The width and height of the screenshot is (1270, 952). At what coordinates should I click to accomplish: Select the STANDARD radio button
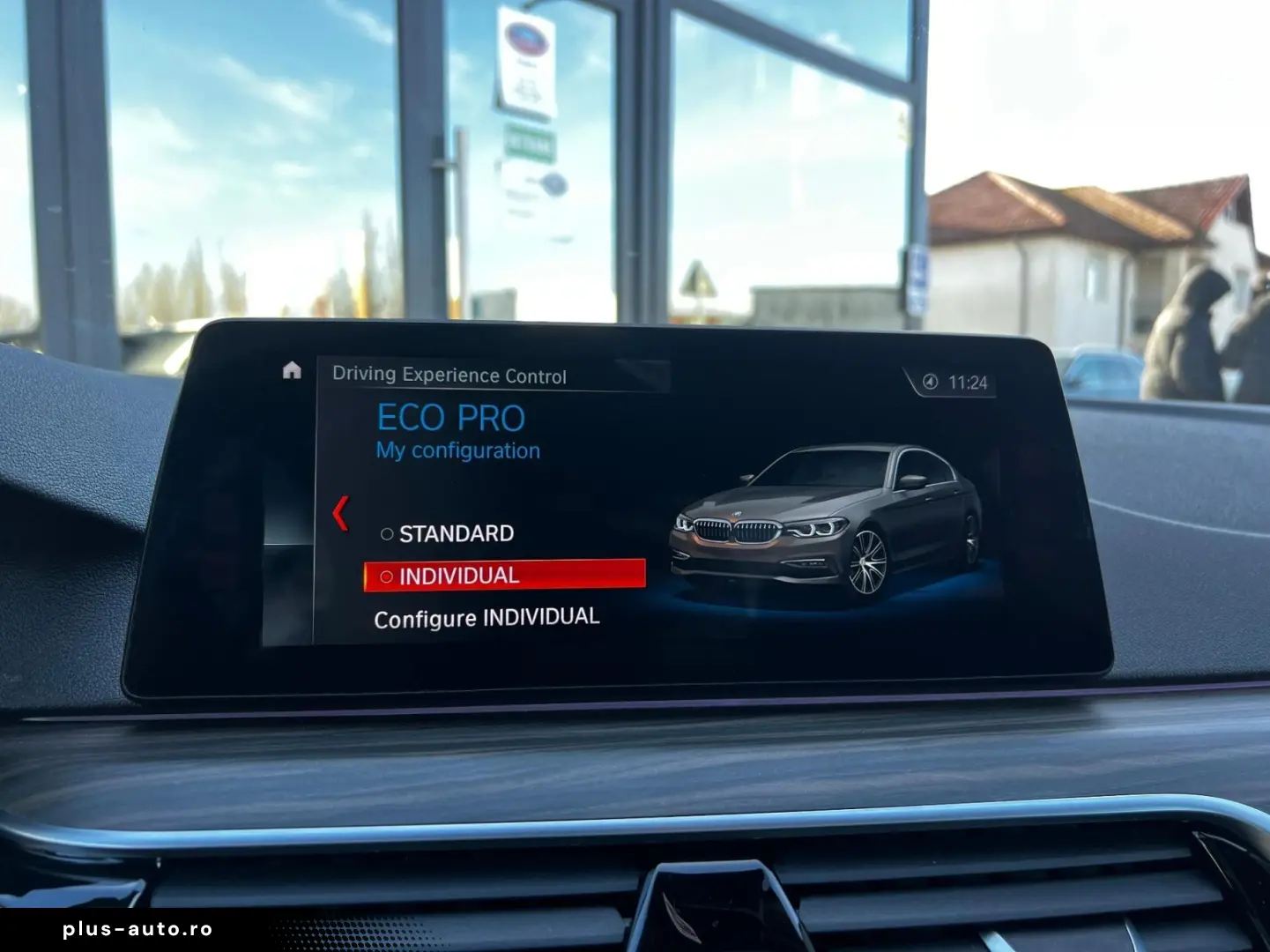click(x=386, y=532)
